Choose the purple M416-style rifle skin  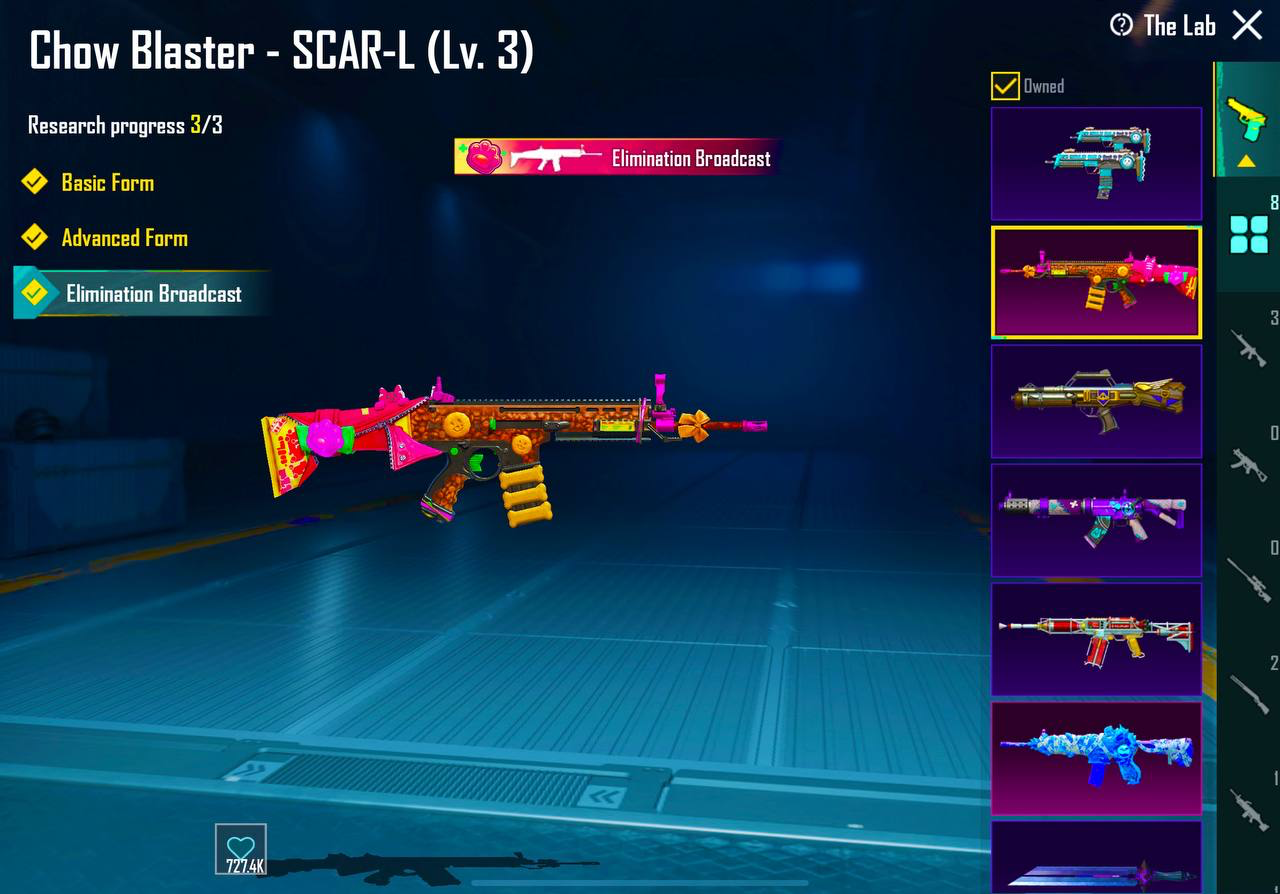coord(1096,520)
